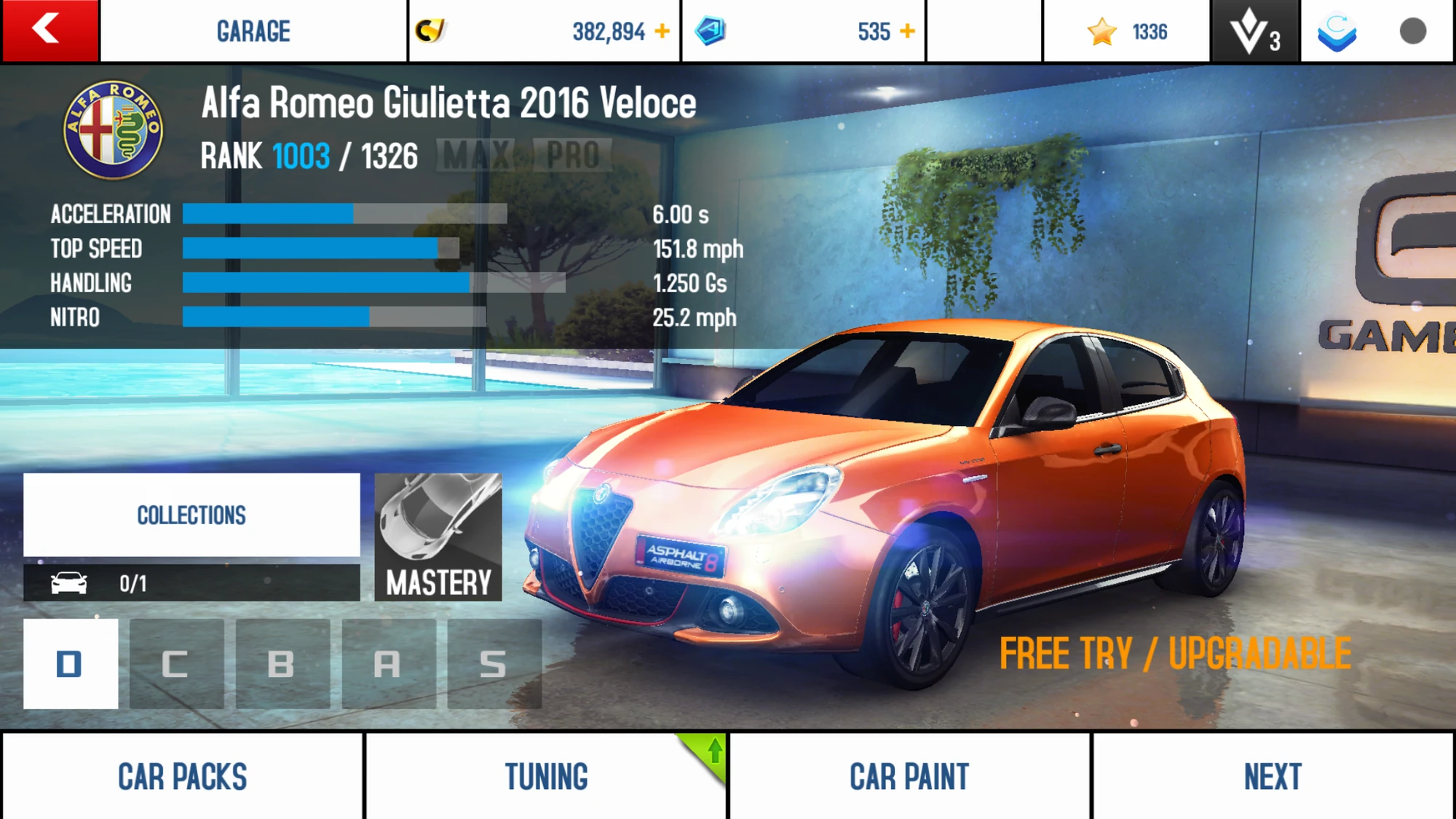The height and width of the screenshot is (819, 1456).
Task: Open the Collections panel
Action: tap(191, 515)
